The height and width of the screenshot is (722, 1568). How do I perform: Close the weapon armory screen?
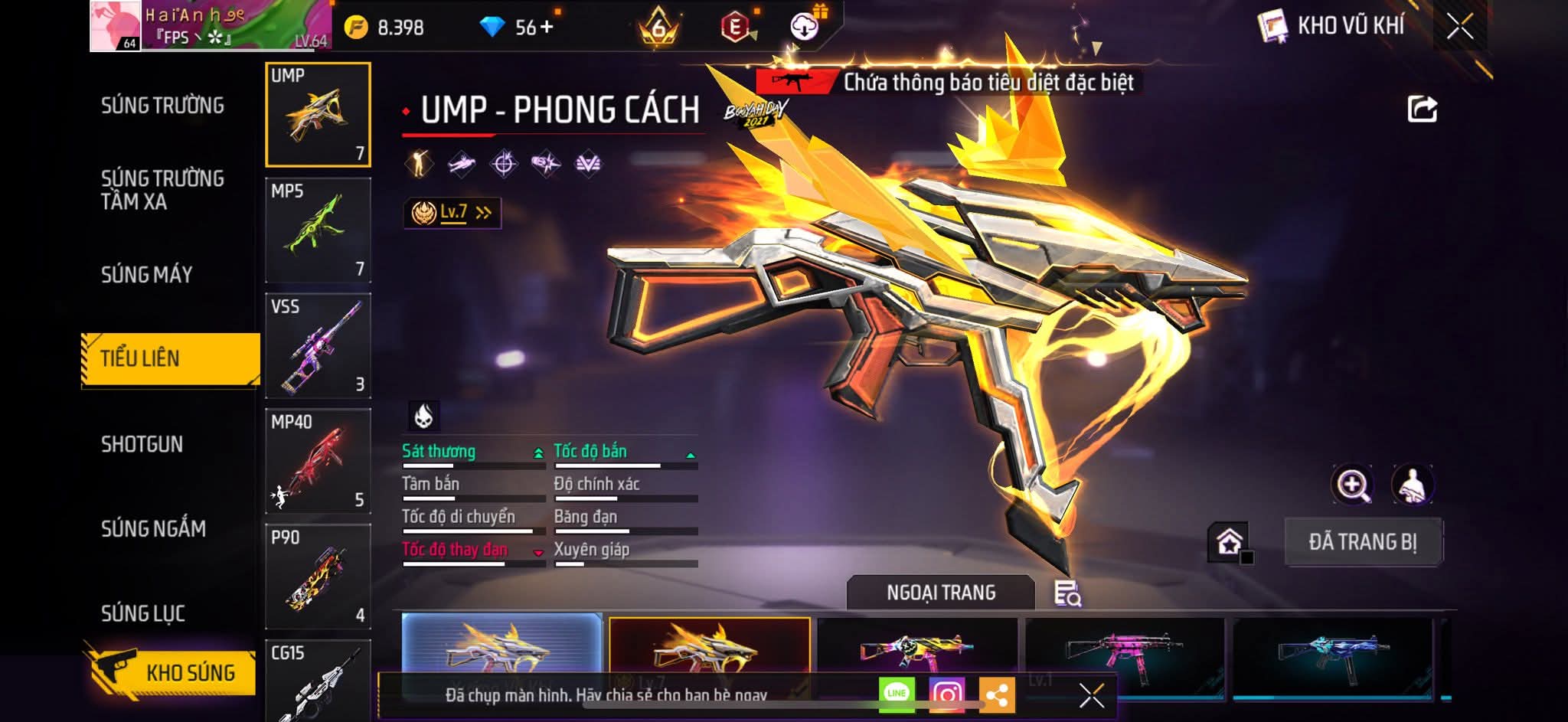click(1459, 27)
